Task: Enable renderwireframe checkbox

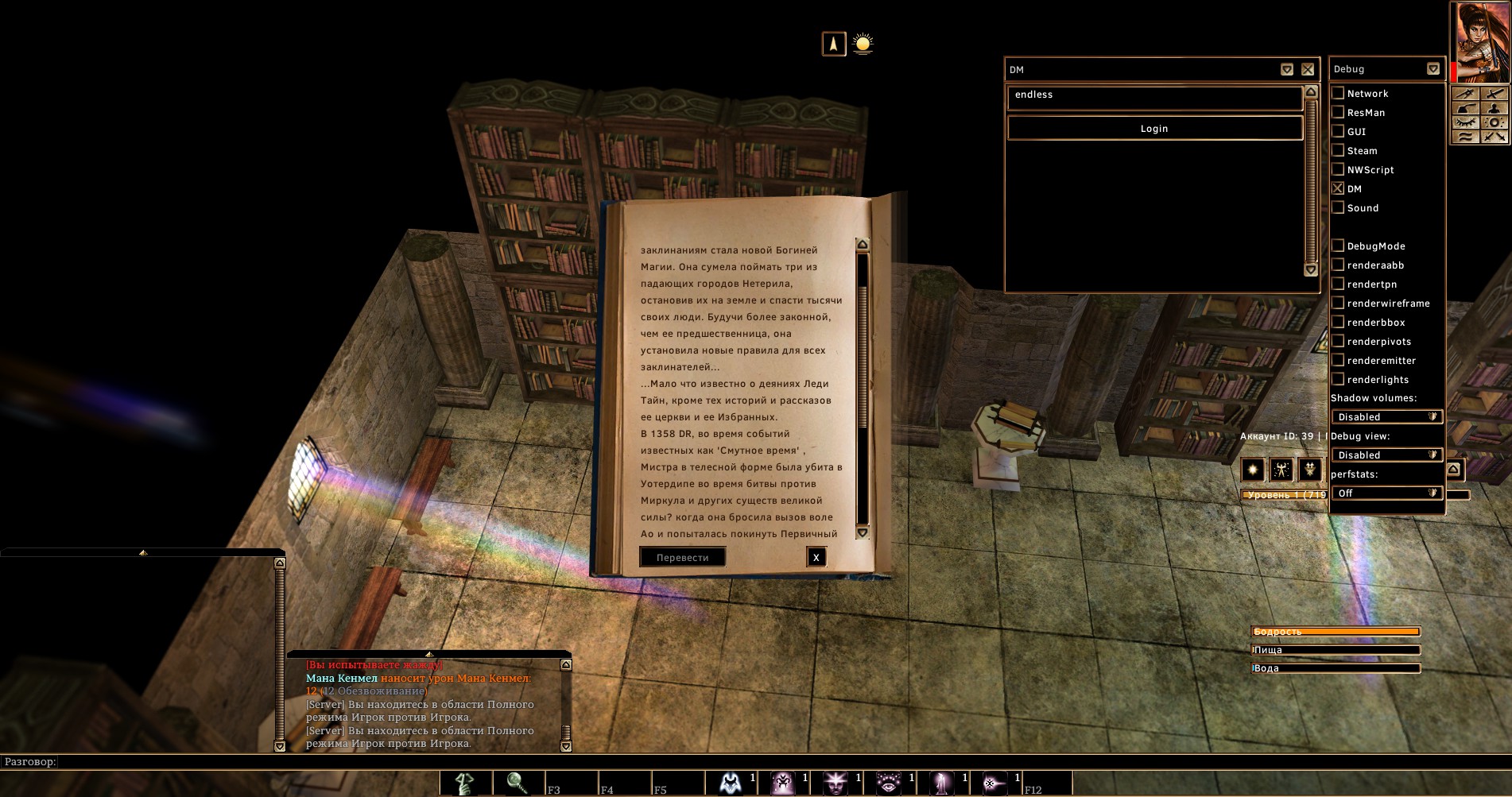Action: [1338, 303]
